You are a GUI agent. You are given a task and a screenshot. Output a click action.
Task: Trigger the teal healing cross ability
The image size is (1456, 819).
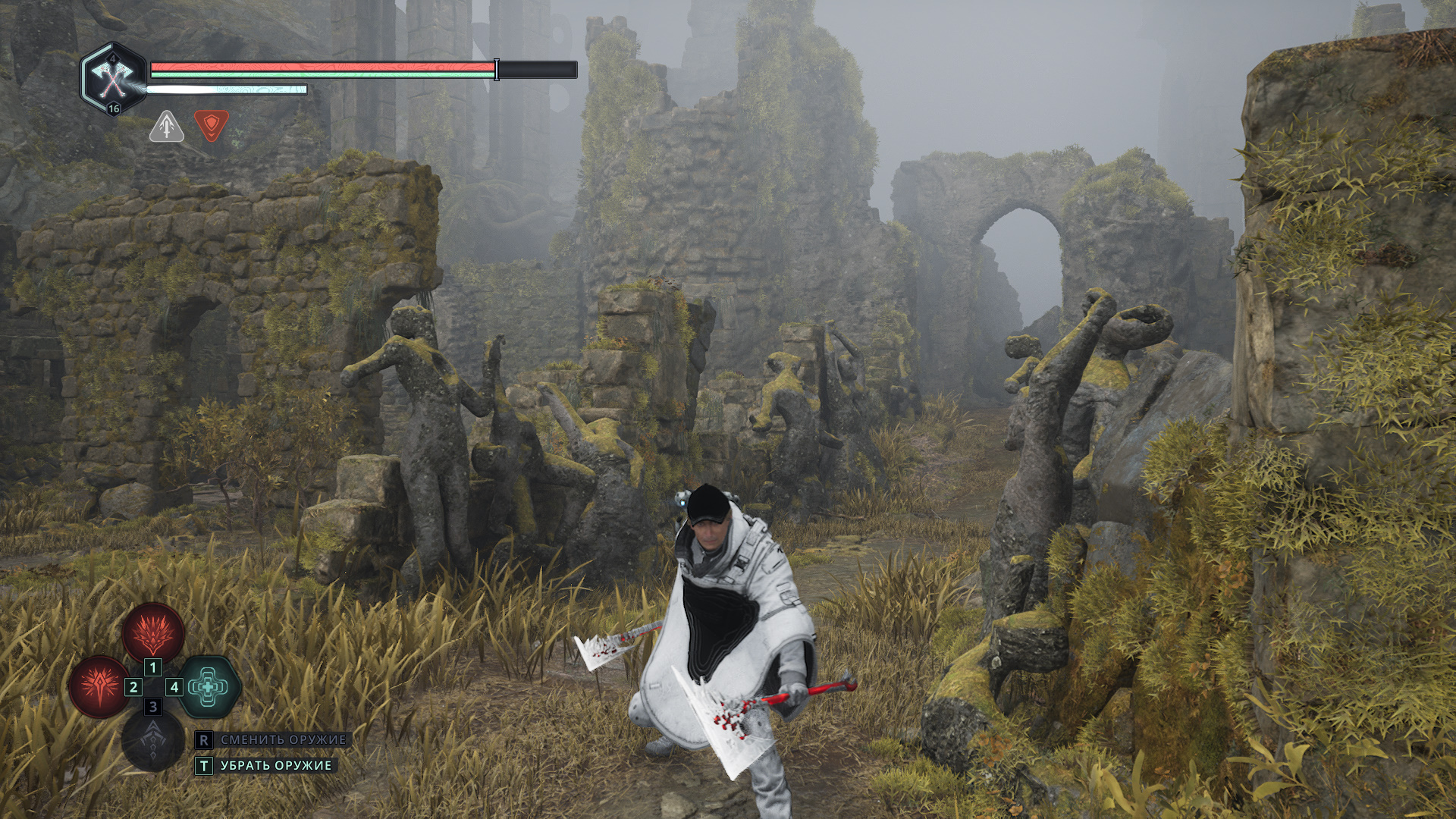tap(208, 687)
